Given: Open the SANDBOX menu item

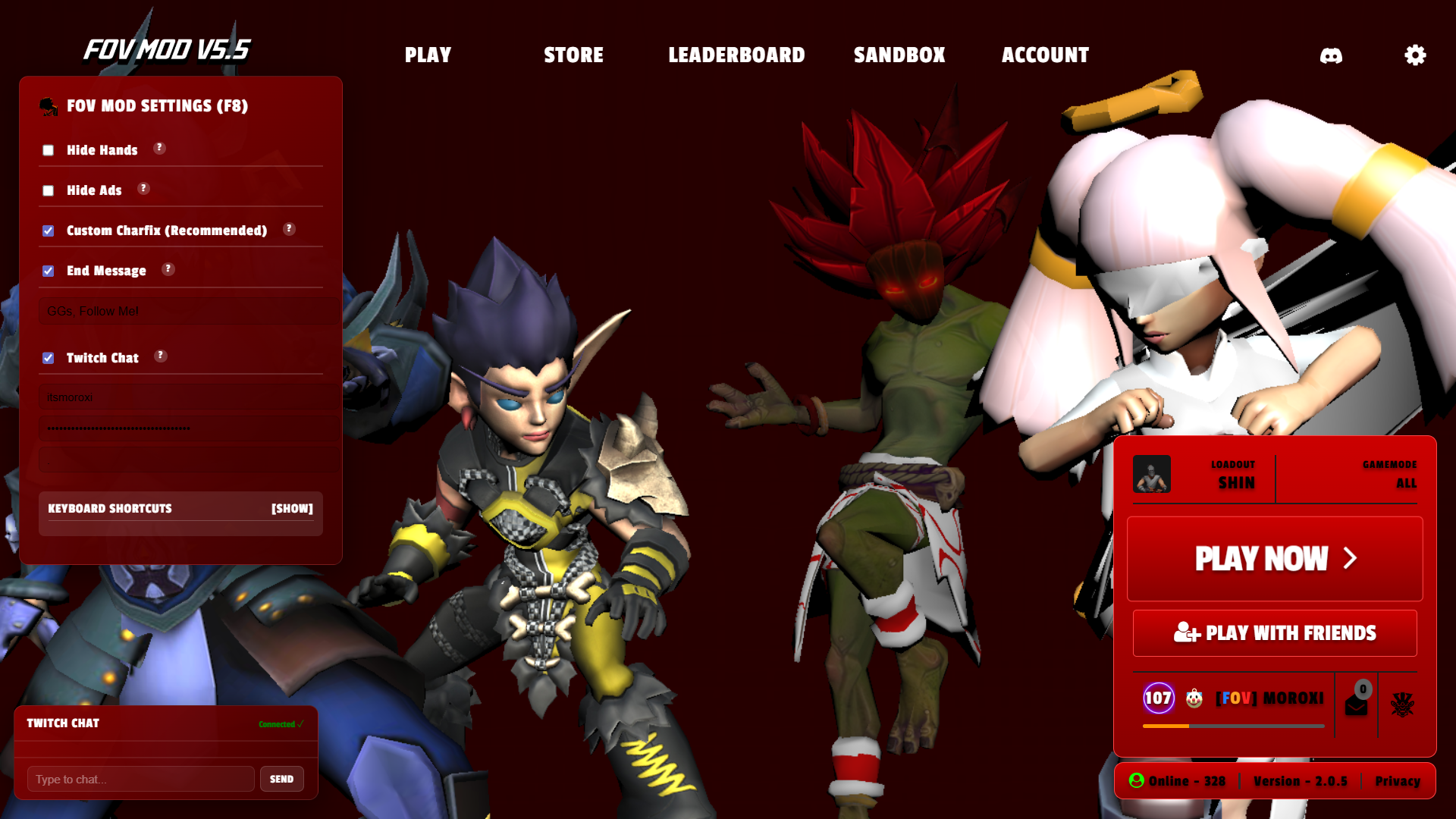Looking at the screenshot, I should (x=899, y=55).
